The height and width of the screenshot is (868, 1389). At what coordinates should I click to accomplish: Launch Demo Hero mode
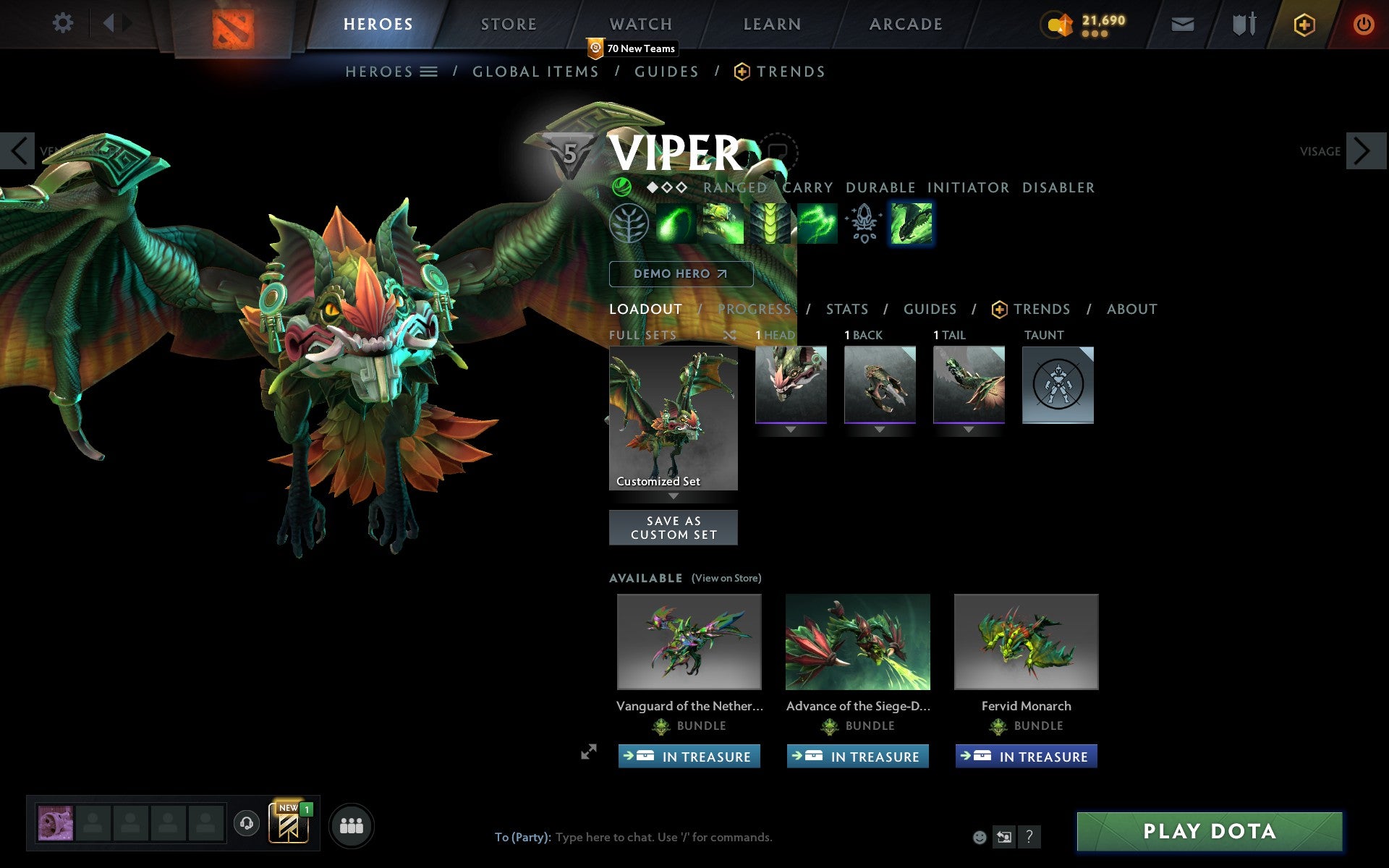click(680, 273)
